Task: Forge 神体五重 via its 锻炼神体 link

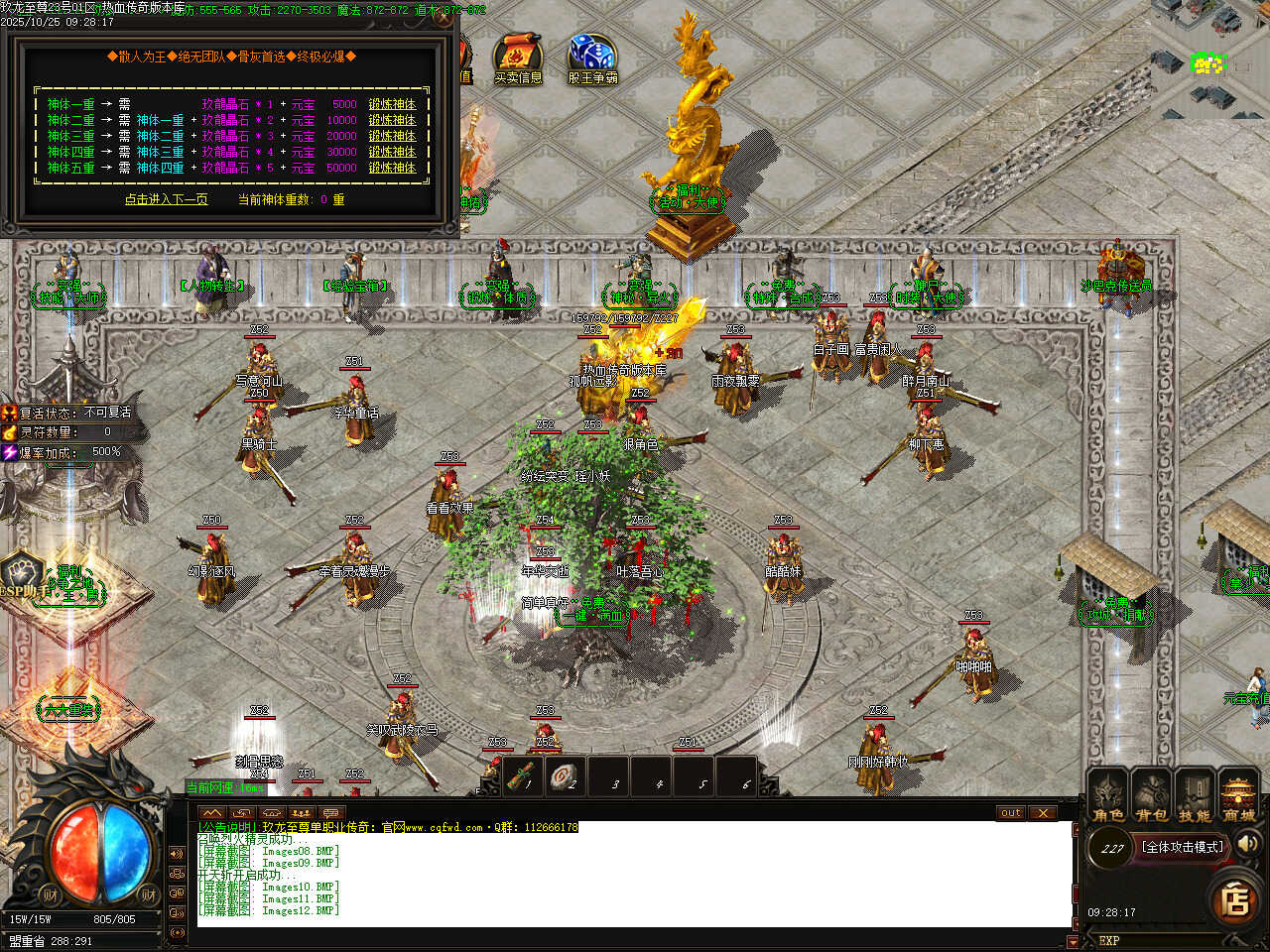Action: [392, 168]
